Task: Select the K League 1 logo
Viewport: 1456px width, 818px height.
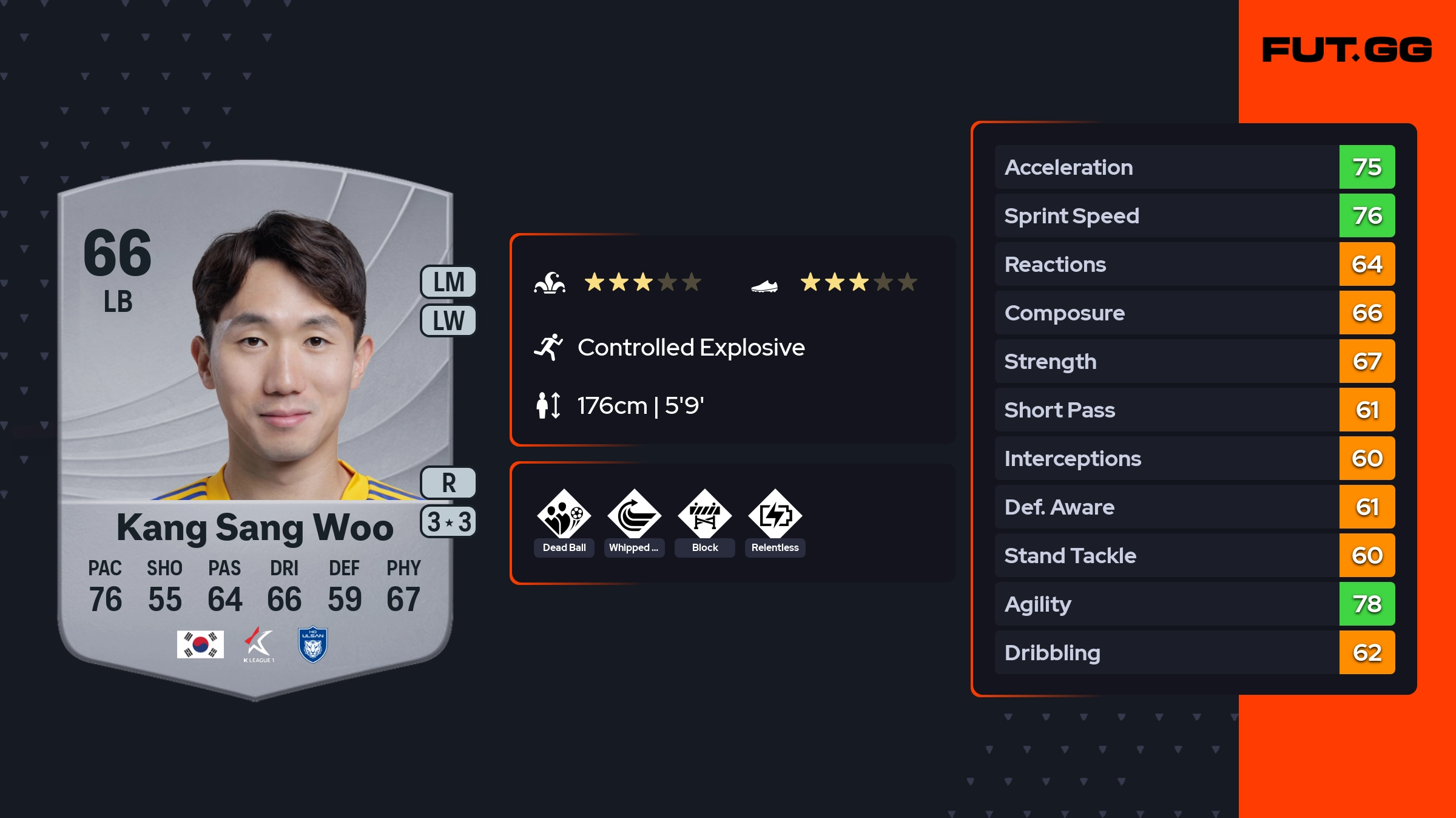Action: tap(259, 644)
